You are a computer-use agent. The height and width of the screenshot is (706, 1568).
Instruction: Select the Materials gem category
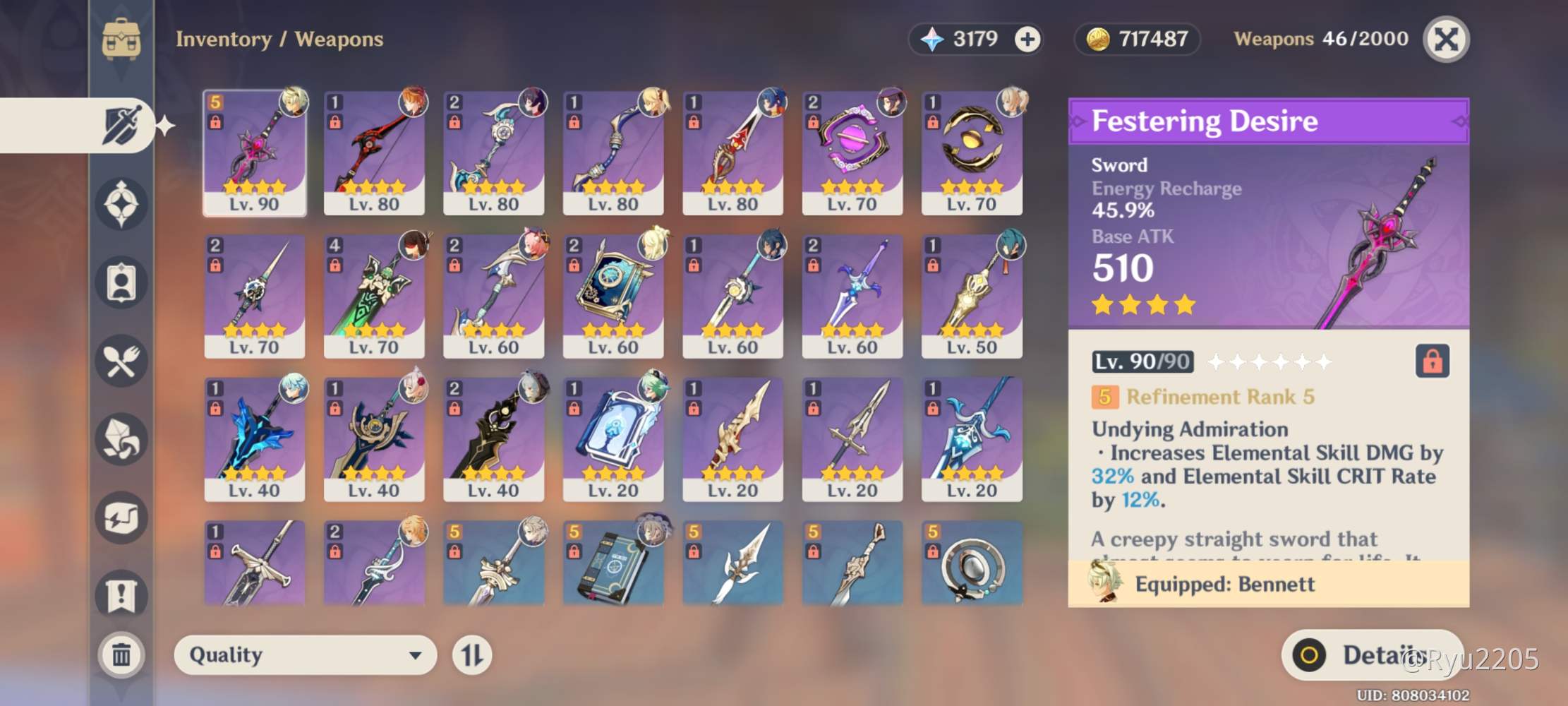[122, 438]
